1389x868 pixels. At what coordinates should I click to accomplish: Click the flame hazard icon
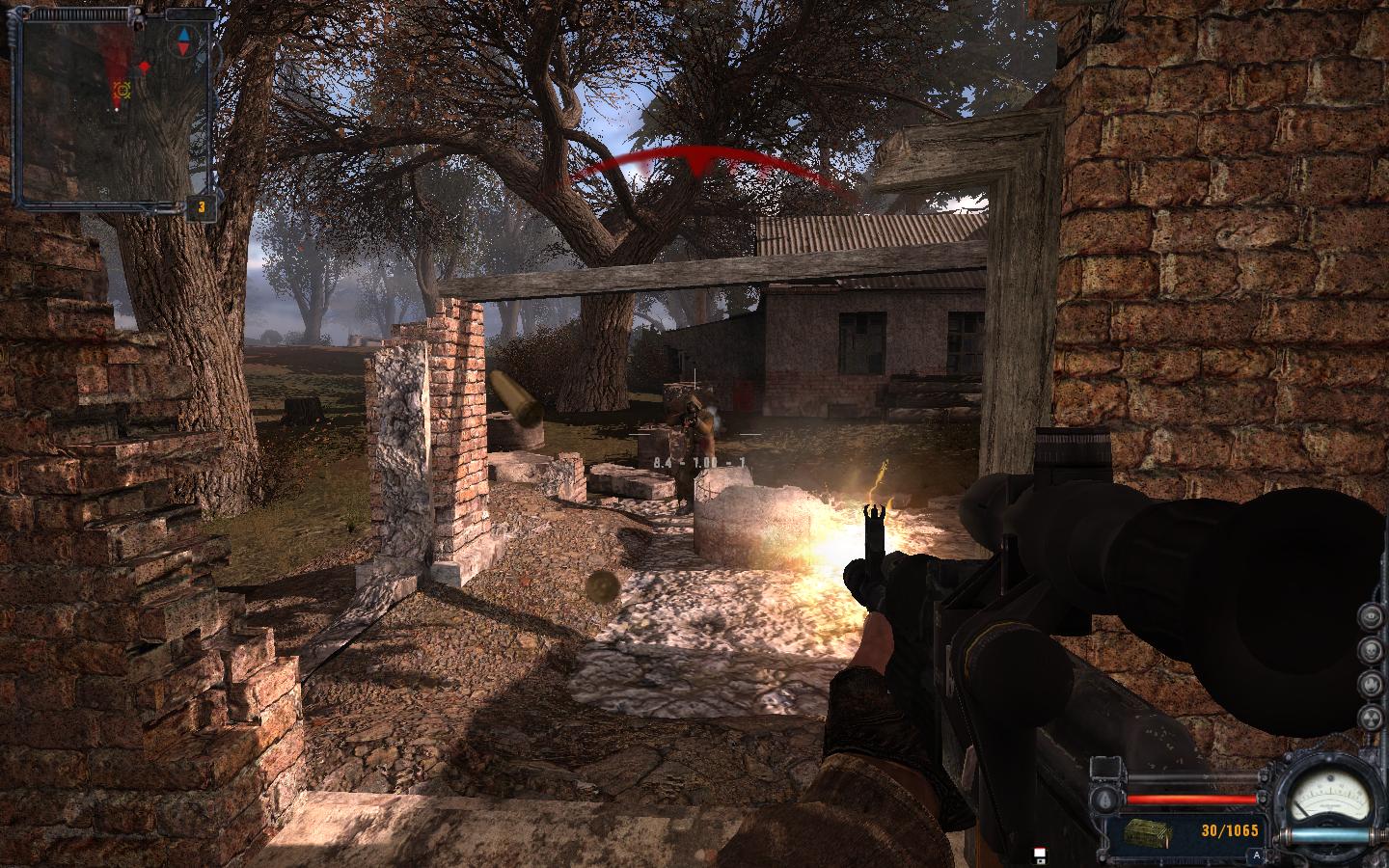[x=1371, y=684]
